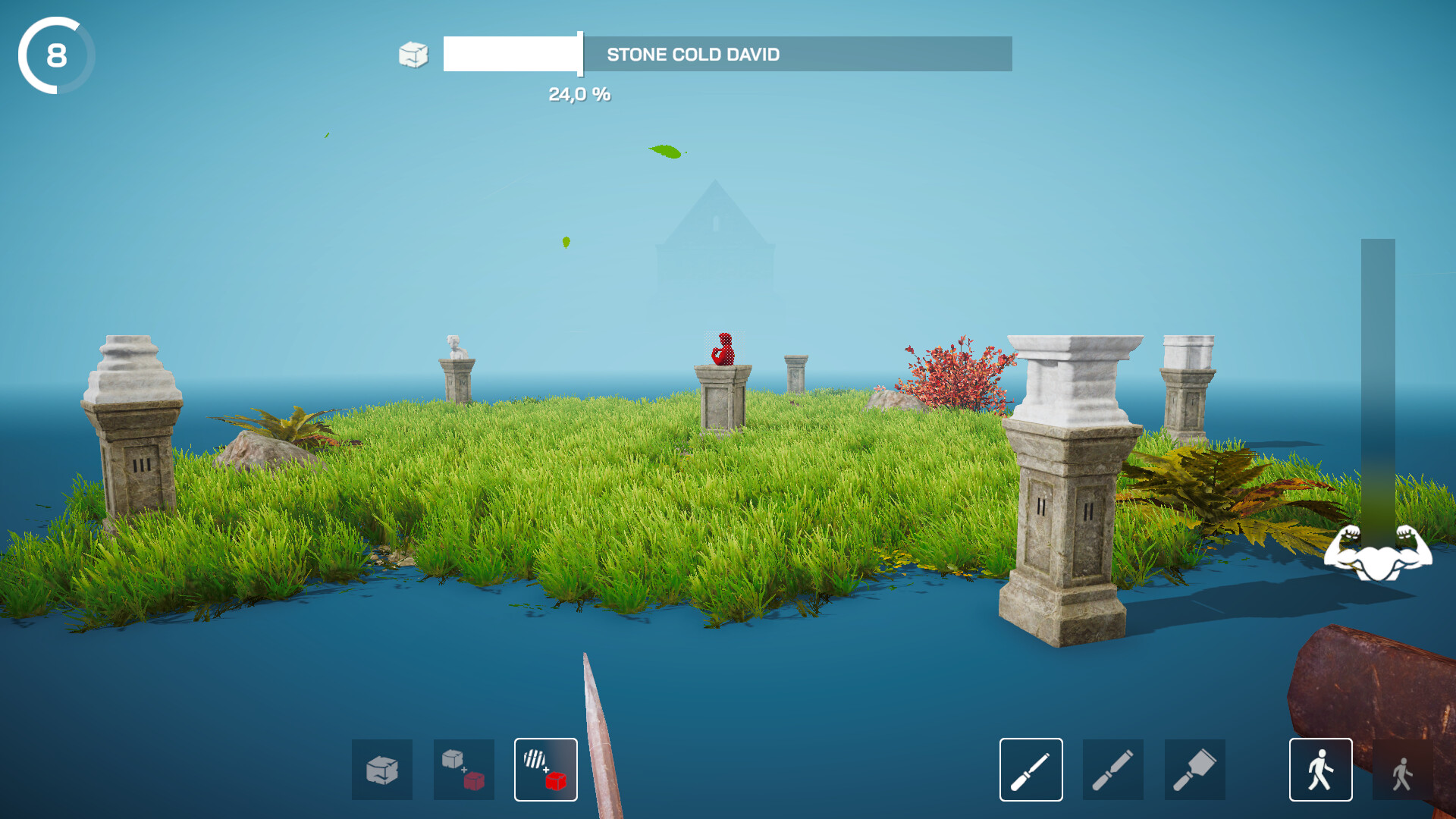Select the stone-plus-red-cube comparison view icon
The width and height of the screenshot is (1456, 819).
coord(464,770)
